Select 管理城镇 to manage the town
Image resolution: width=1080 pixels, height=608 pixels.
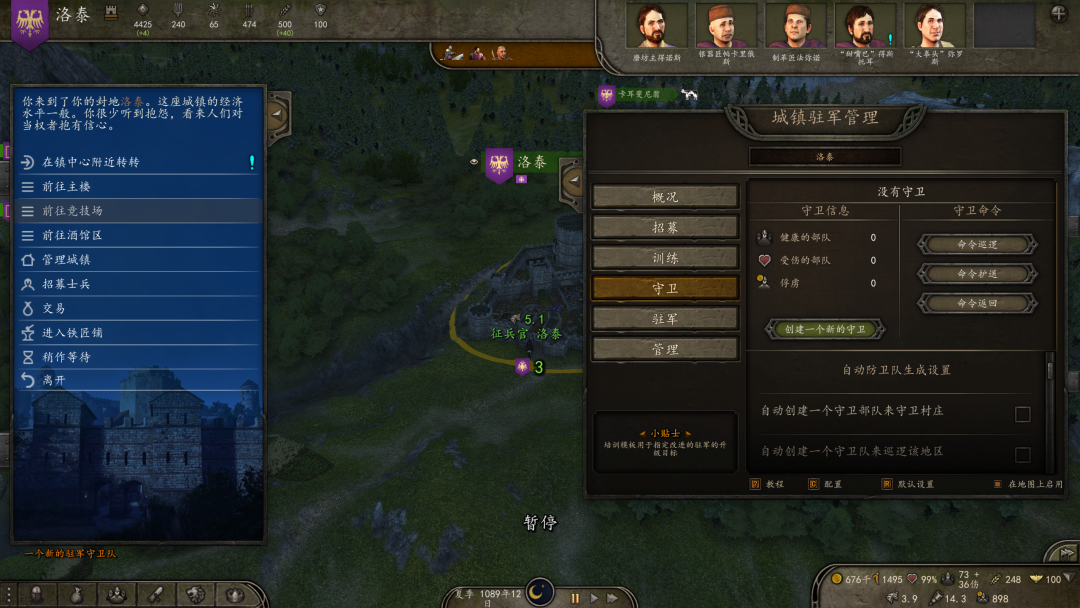[67, 260]
